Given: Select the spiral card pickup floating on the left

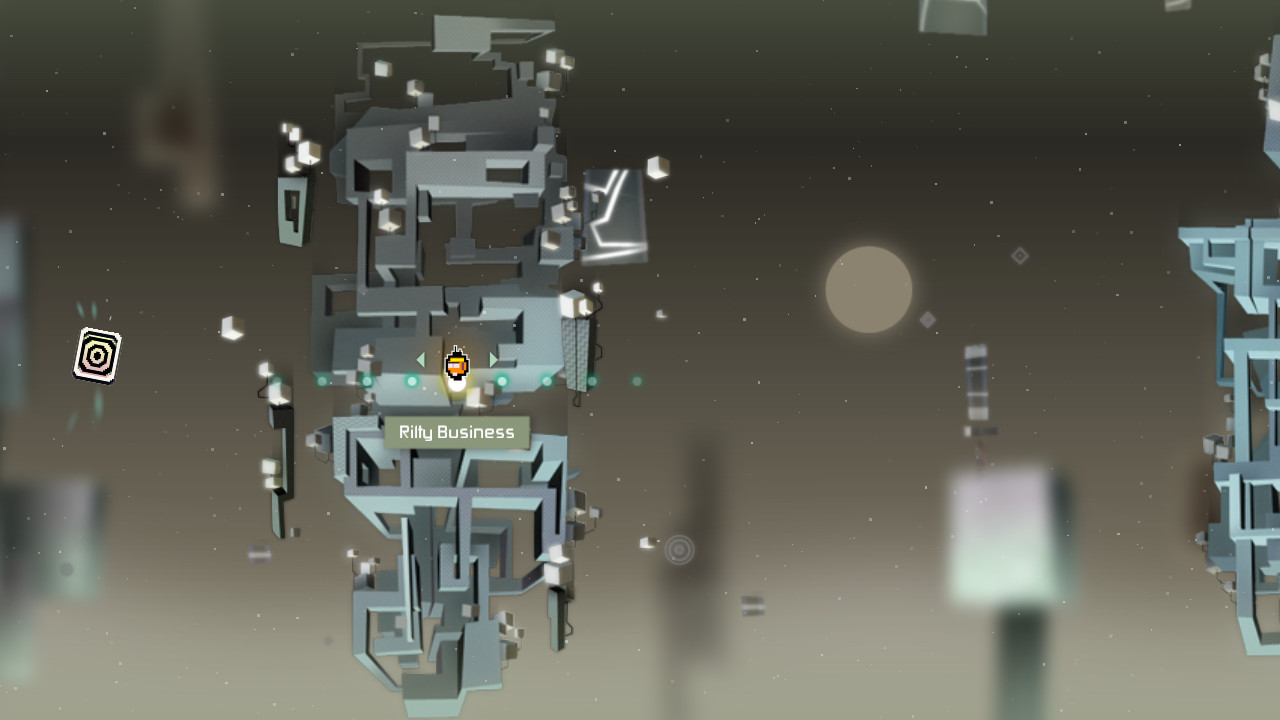Looking at the screenshot, I should pyautogui.click(x=96, y=354).
